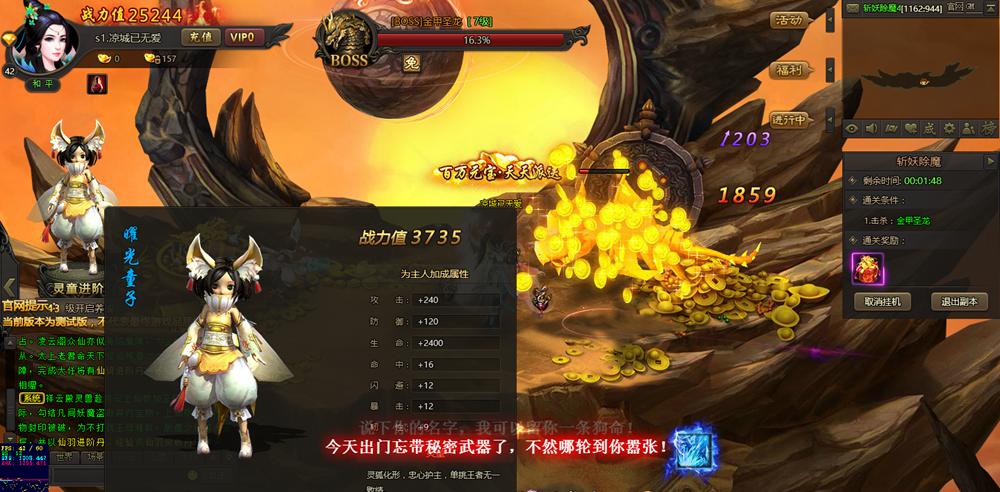Screen dimensions: 1000x492
Task: Click 退出副本 to exit dungeon
Action: (959, 301)
